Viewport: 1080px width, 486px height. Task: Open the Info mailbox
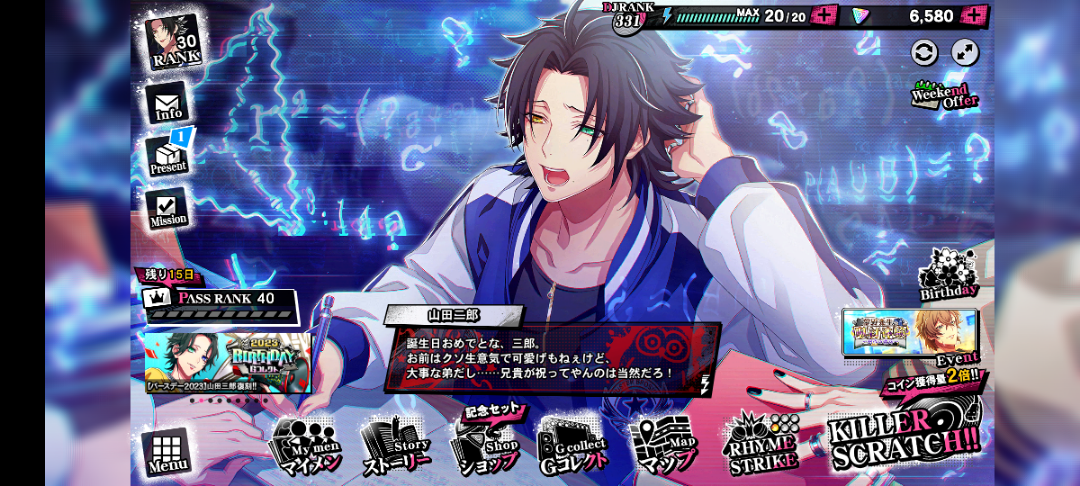coord(168,103)
